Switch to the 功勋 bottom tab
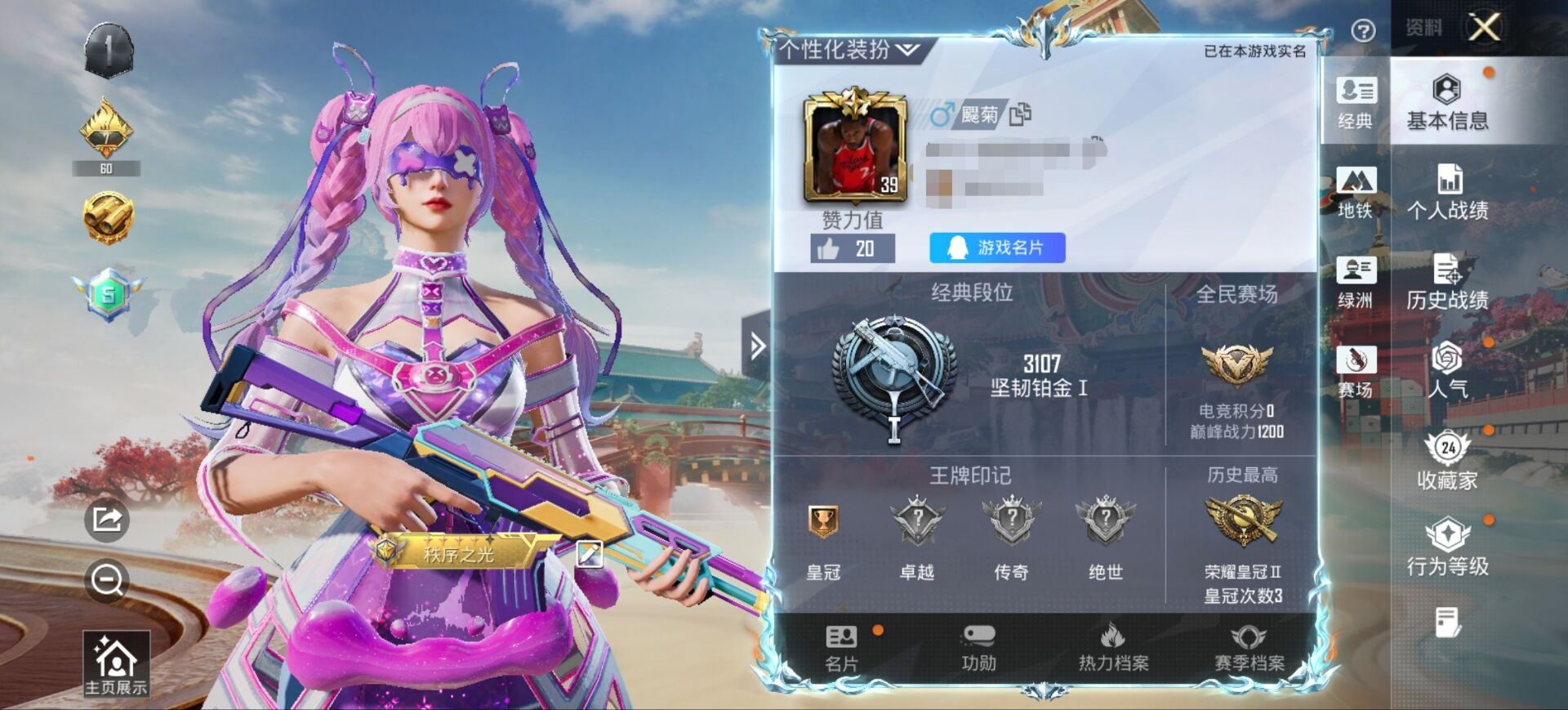The width and height of the screenshot is (1568, 710). click(978, 648)
